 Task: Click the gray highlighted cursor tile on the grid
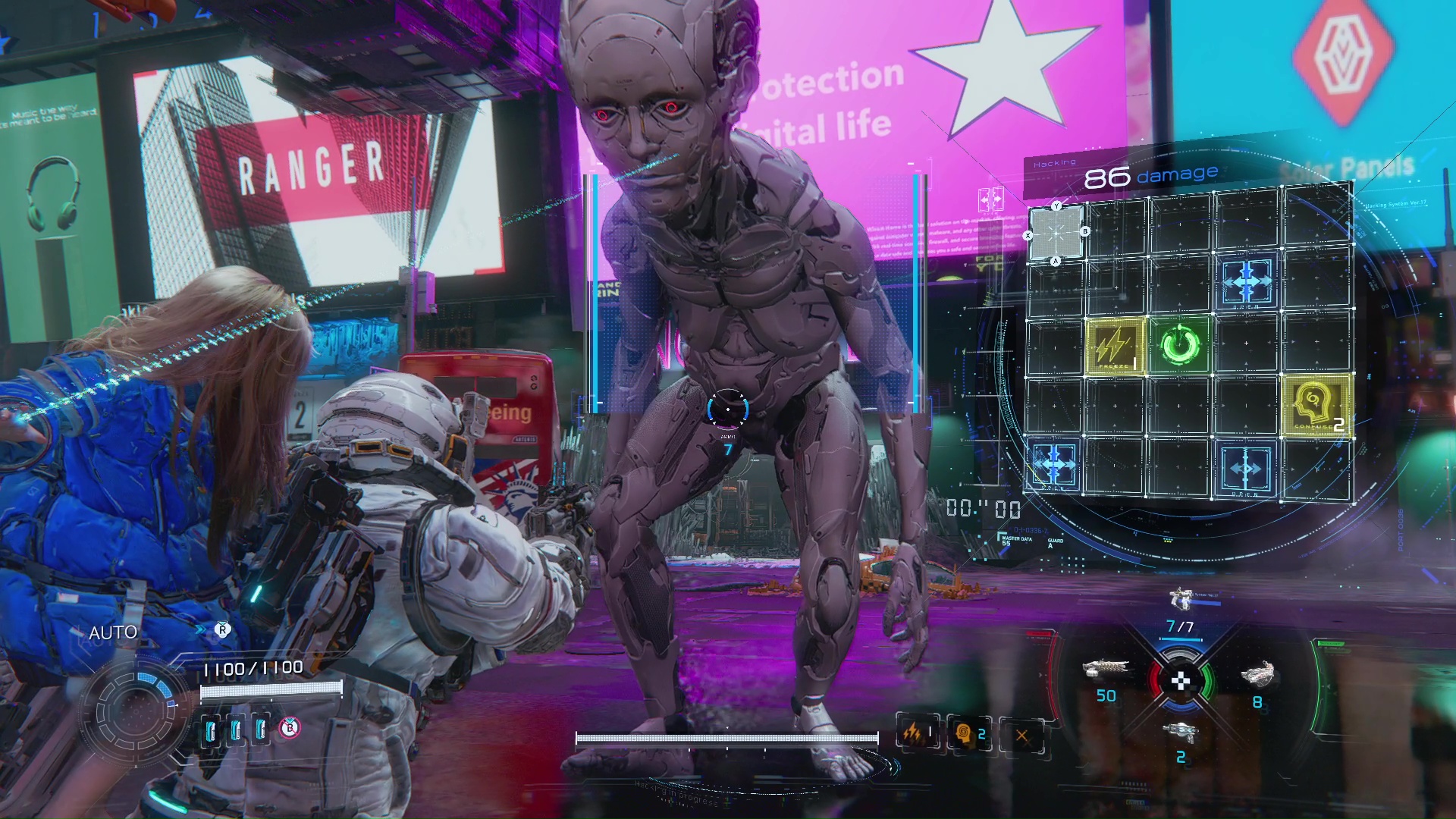1056,233
